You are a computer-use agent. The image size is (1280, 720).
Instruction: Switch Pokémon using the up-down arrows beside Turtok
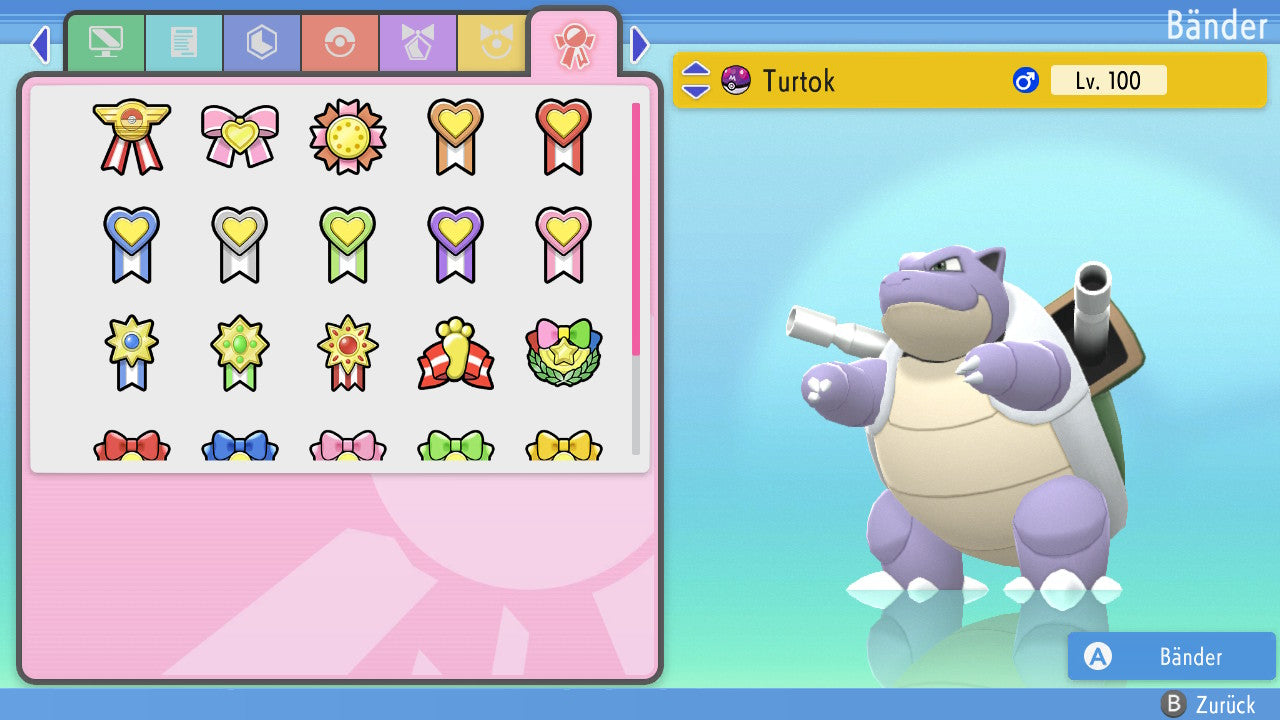tap(696, 80)
